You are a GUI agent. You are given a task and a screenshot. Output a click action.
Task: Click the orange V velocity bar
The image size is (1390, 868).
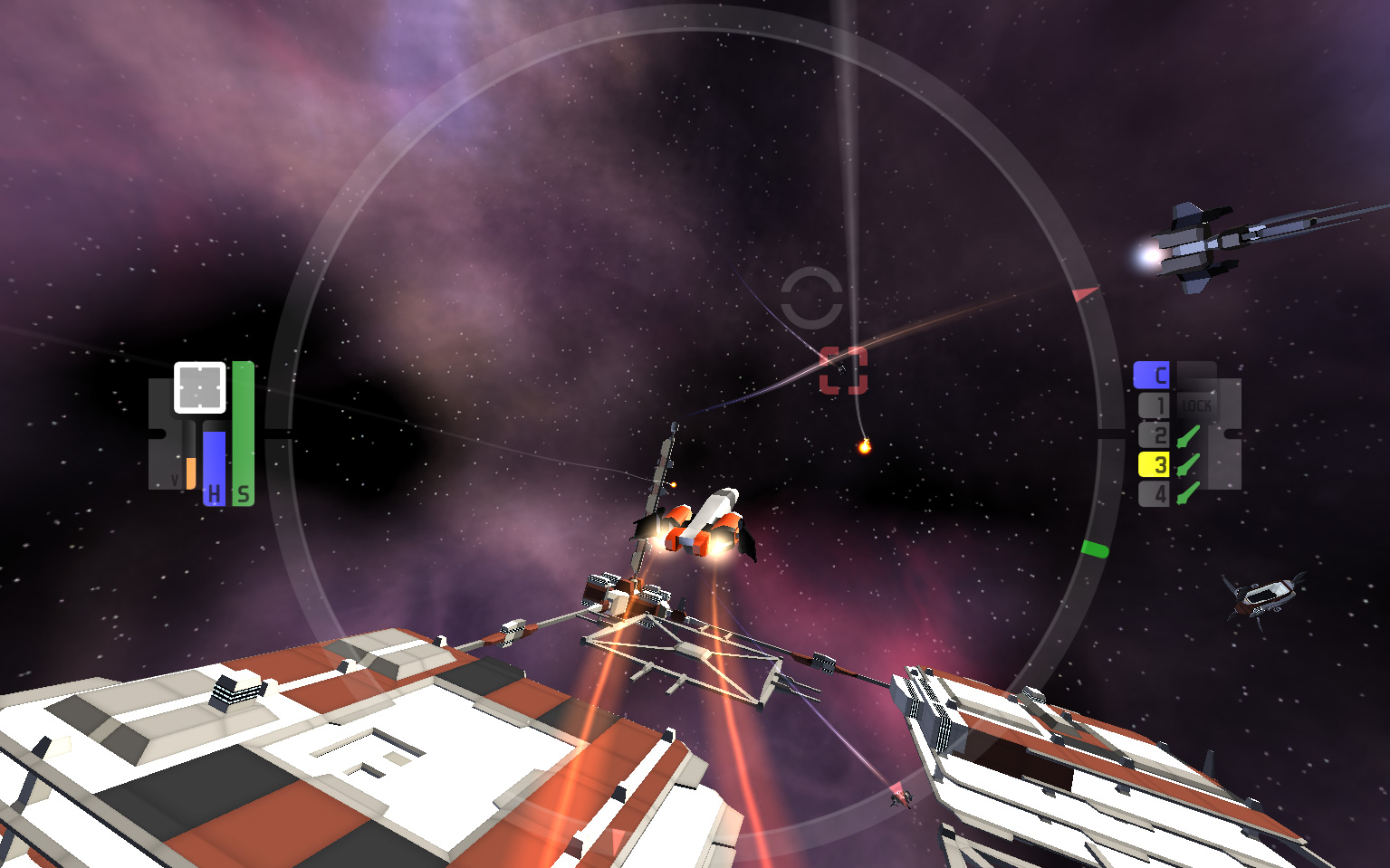pyautogui.click(x=192, y=471)
